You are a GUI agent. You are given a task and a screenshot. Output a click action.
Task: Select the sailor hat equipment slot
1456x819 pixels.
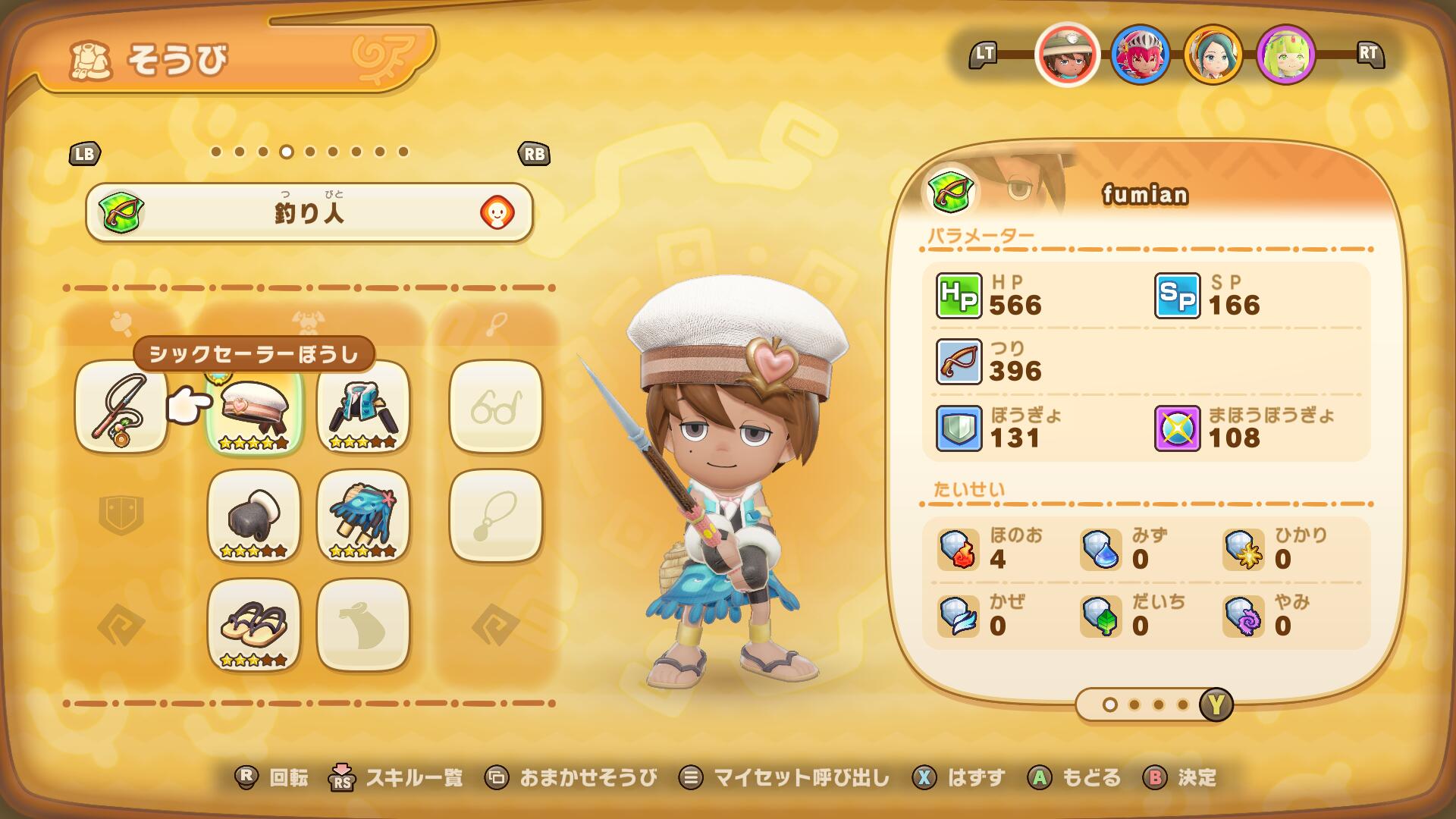coord(254,407)
